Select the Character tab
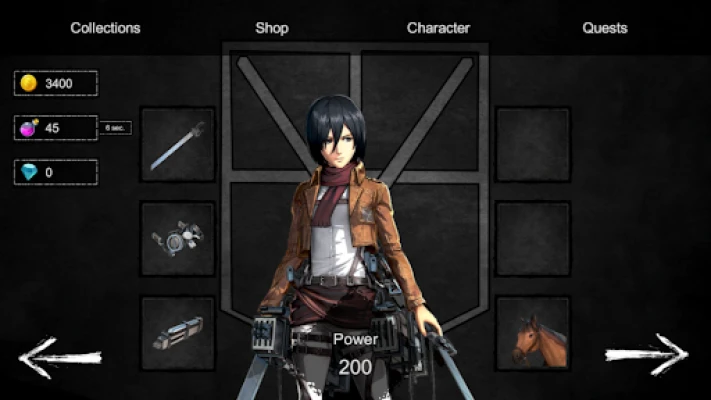The width and height of the screenshot is (711, 400). click(x=438, y=28)
